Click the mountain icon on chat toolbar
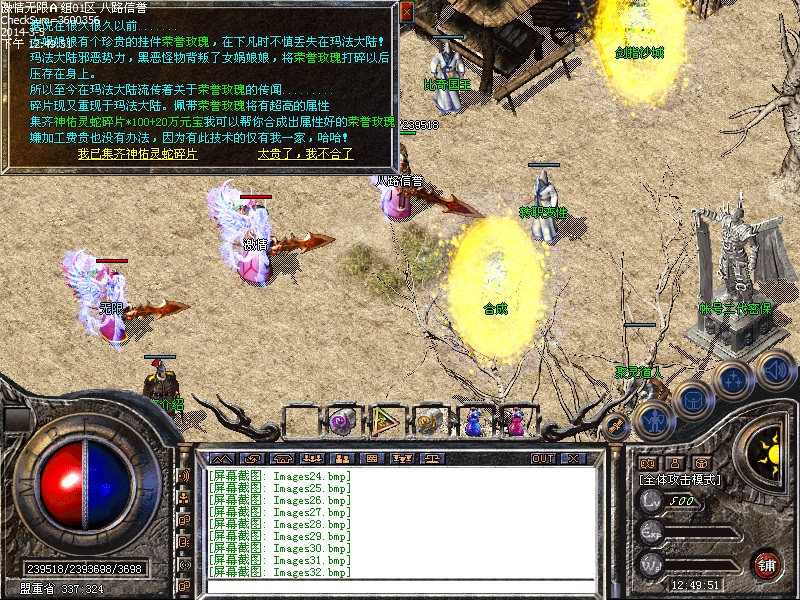Screen dimensions: 800x600 tap(220, 458)
